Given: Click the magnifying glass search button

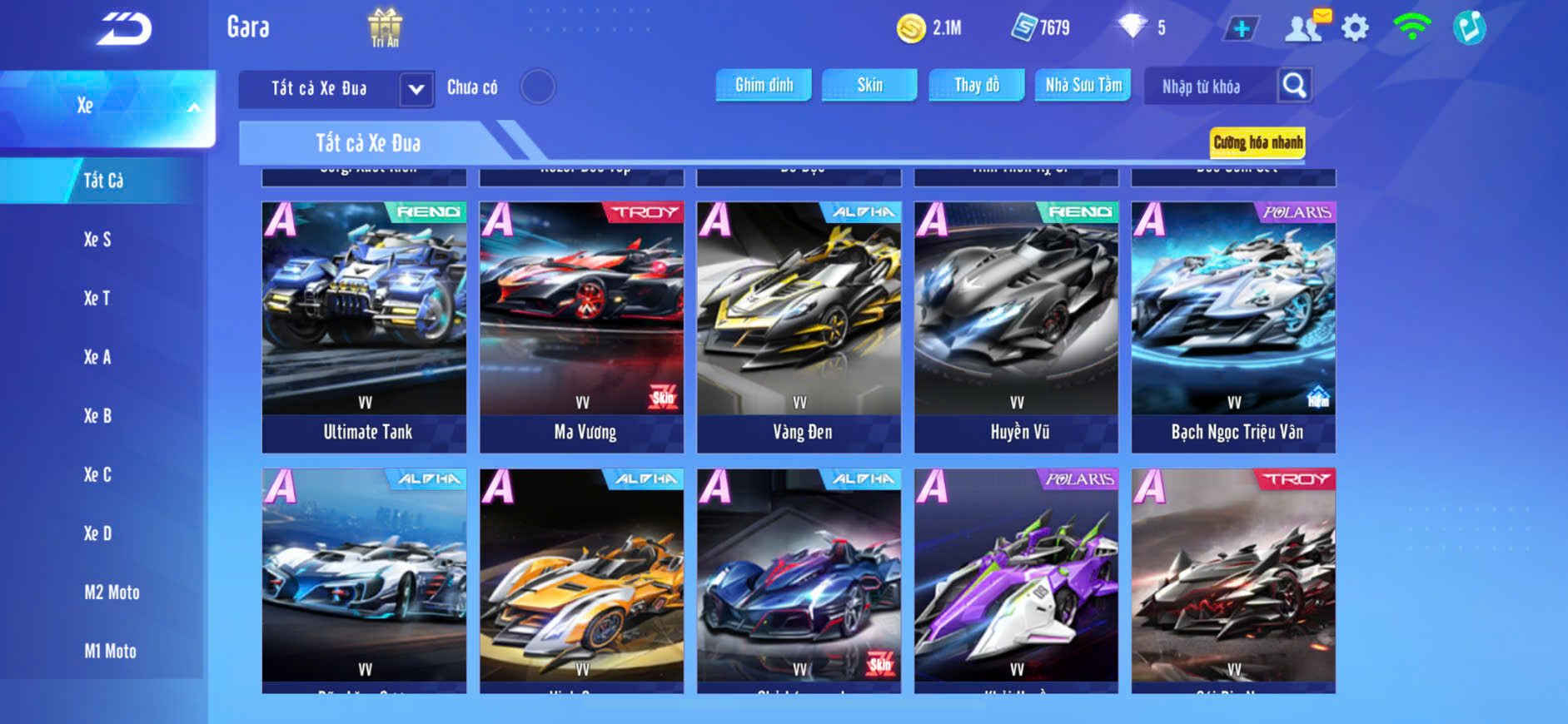Looking at the screenshot, I should click(x=1294, y=86).
